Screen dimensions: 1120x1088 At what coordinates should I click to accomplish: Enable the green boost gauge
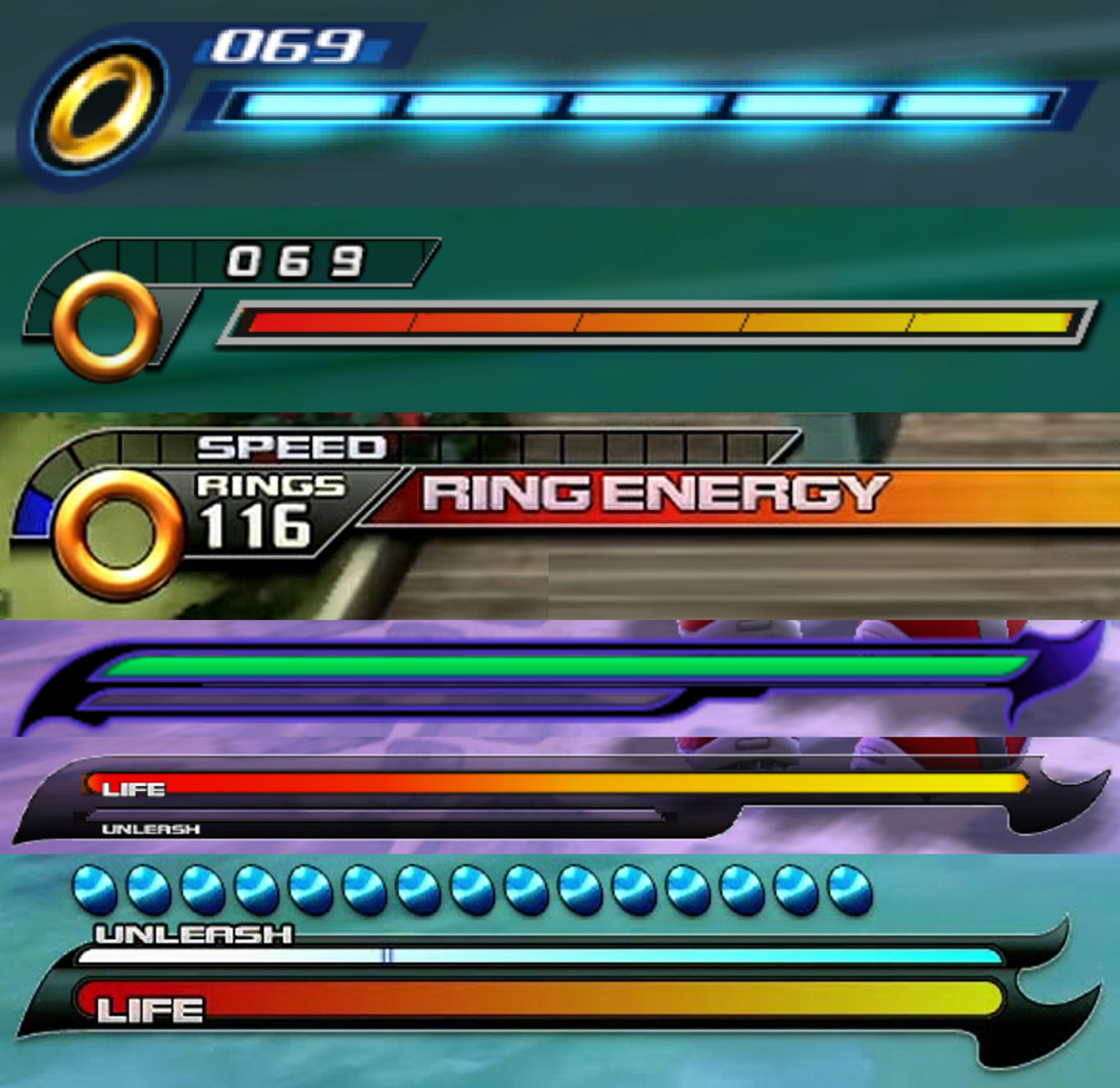tap(558, 665)
